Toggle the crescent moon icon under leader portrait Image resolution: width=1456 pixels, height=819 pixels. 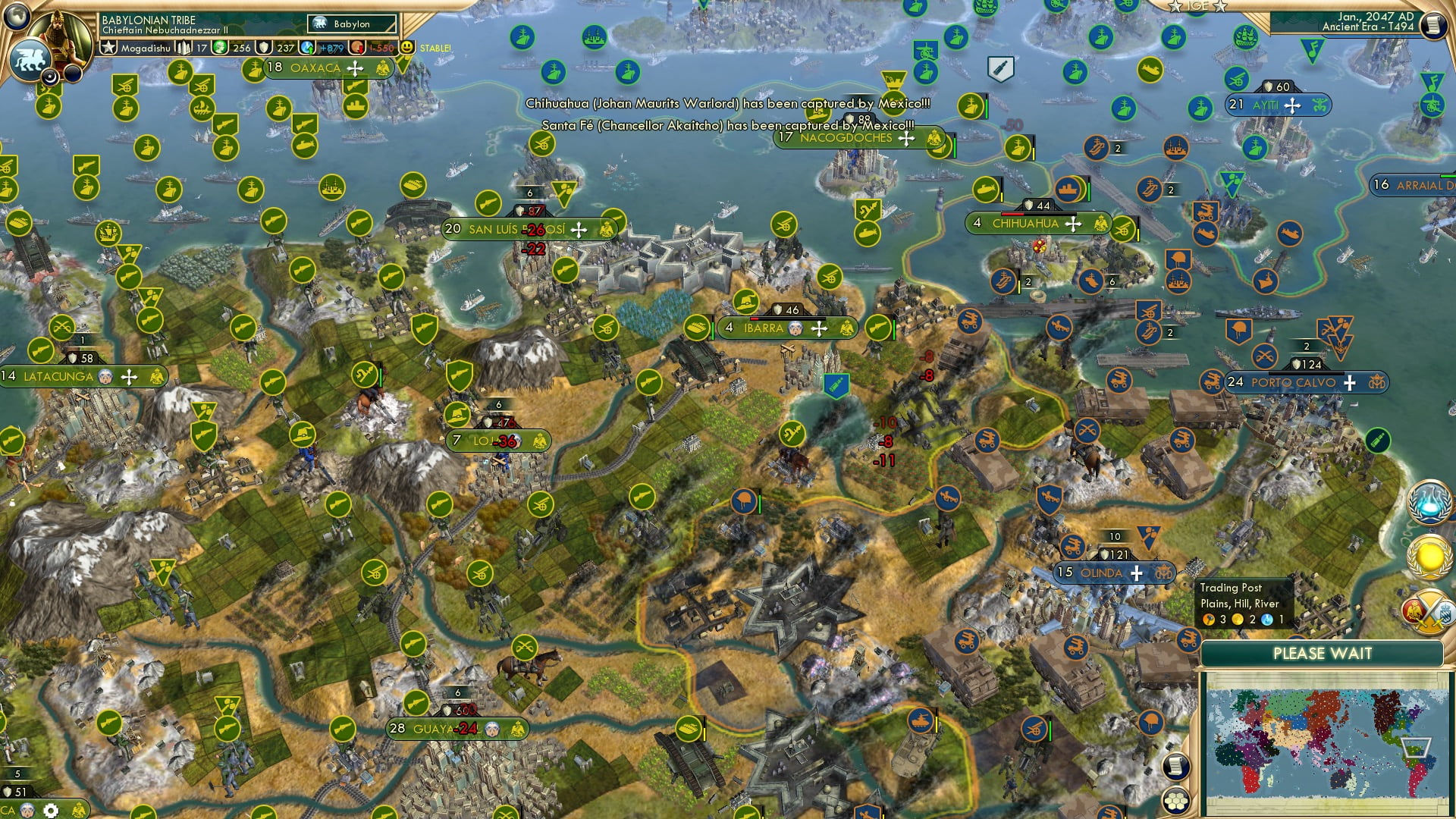[51, 77]
